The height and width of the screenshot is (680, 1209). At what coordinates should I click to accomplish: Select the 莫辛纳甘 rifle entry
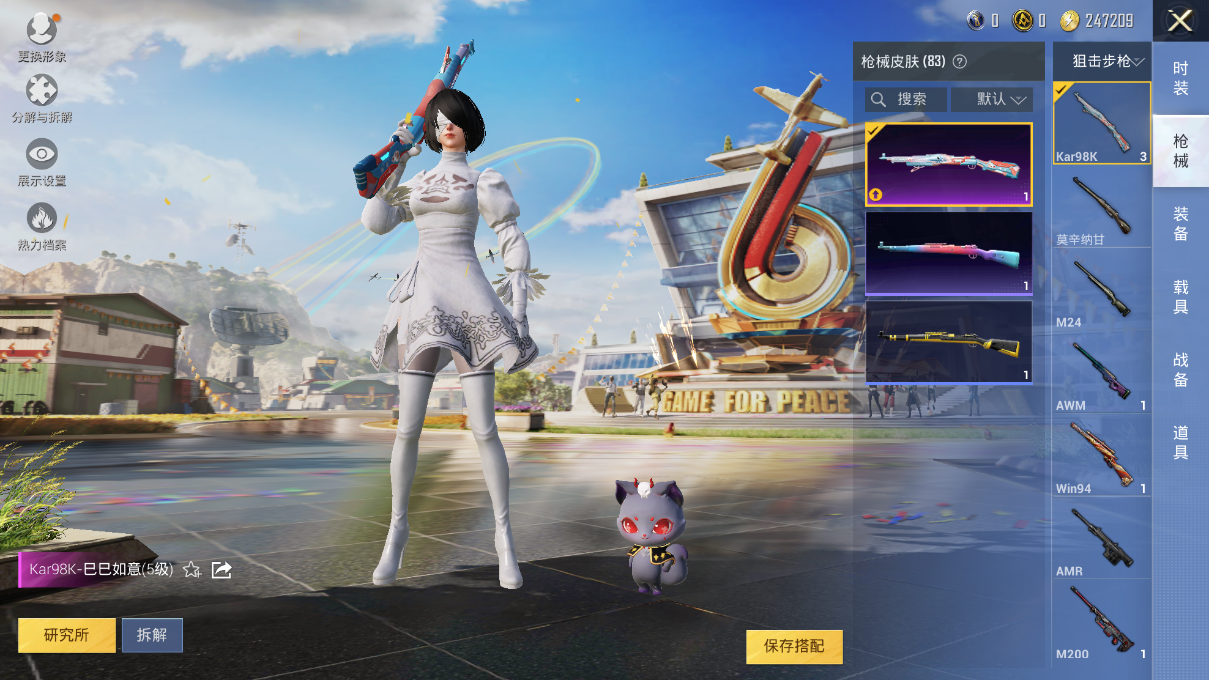coord(1101,207)
